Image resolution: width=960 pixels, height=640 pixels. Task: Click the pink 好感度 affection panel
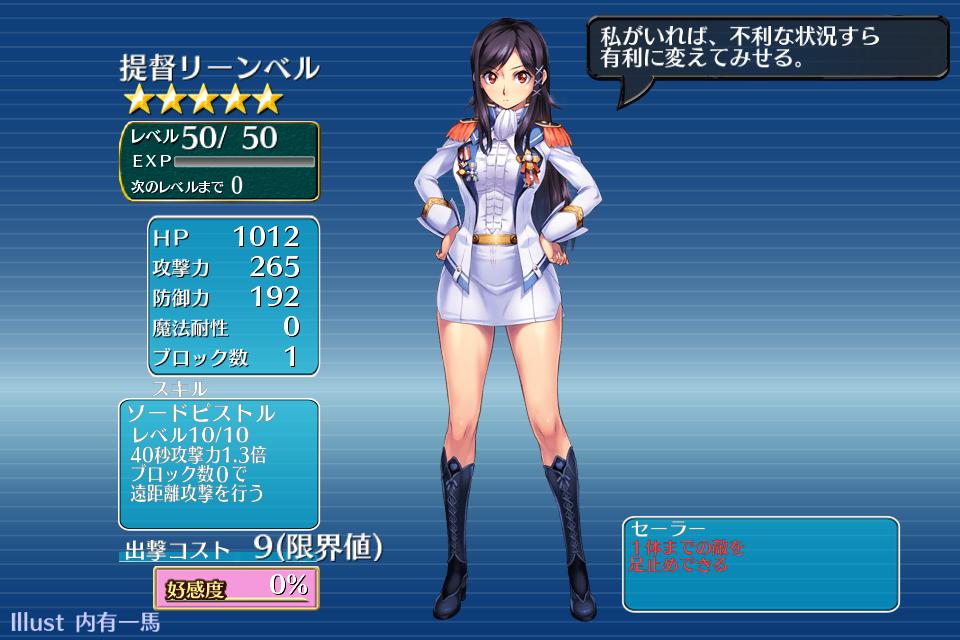pyautogui.click(x=236, y=586)
